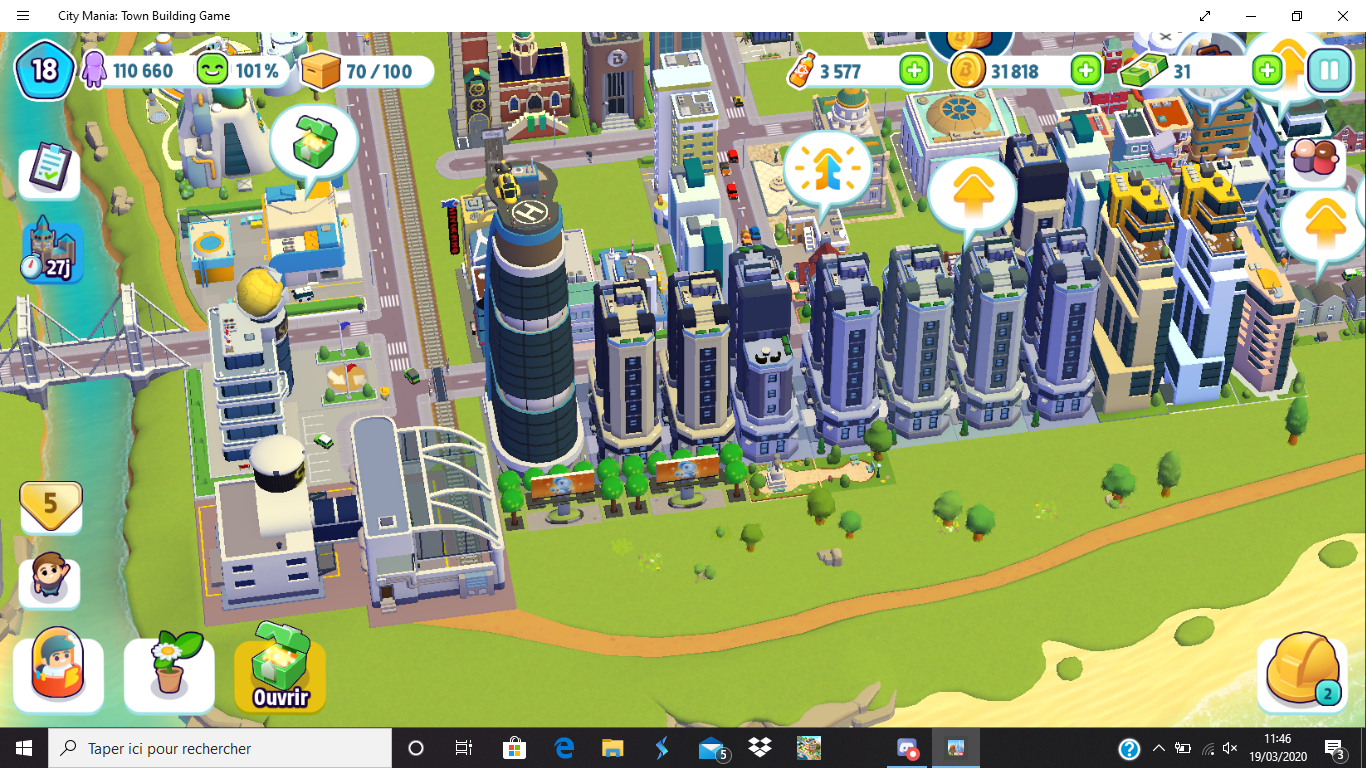Open the storage box 70/100 indicator

pos(367,71)
